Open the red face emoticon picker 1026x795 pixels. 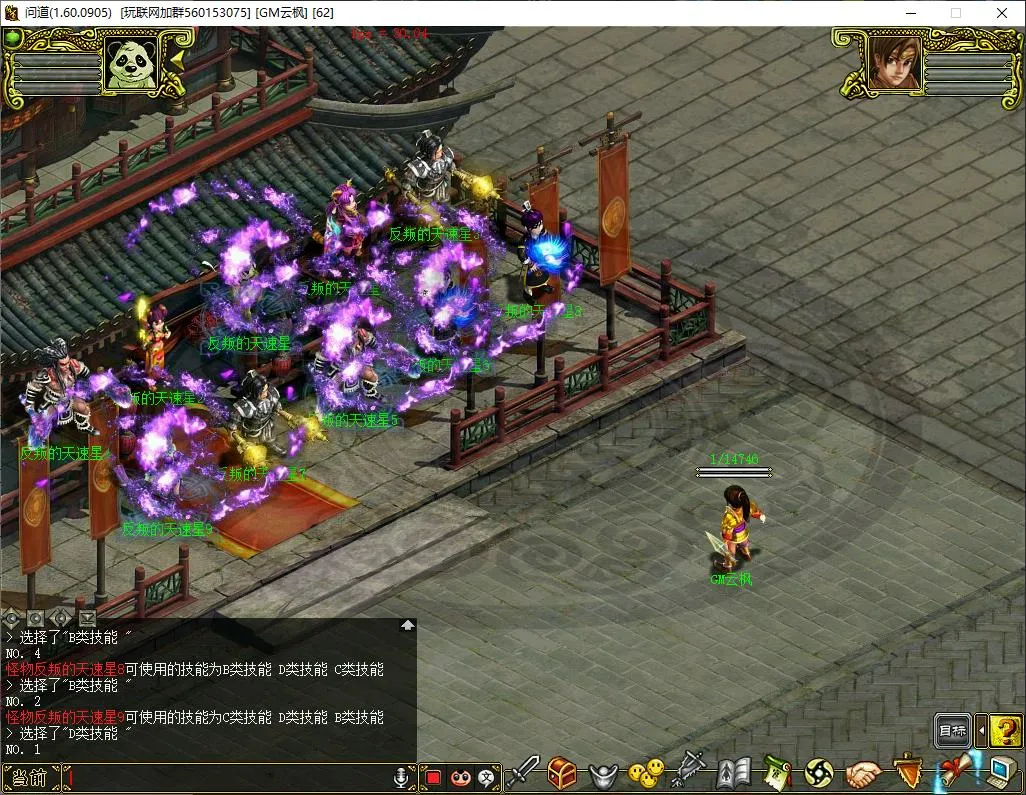pos(460,777)
